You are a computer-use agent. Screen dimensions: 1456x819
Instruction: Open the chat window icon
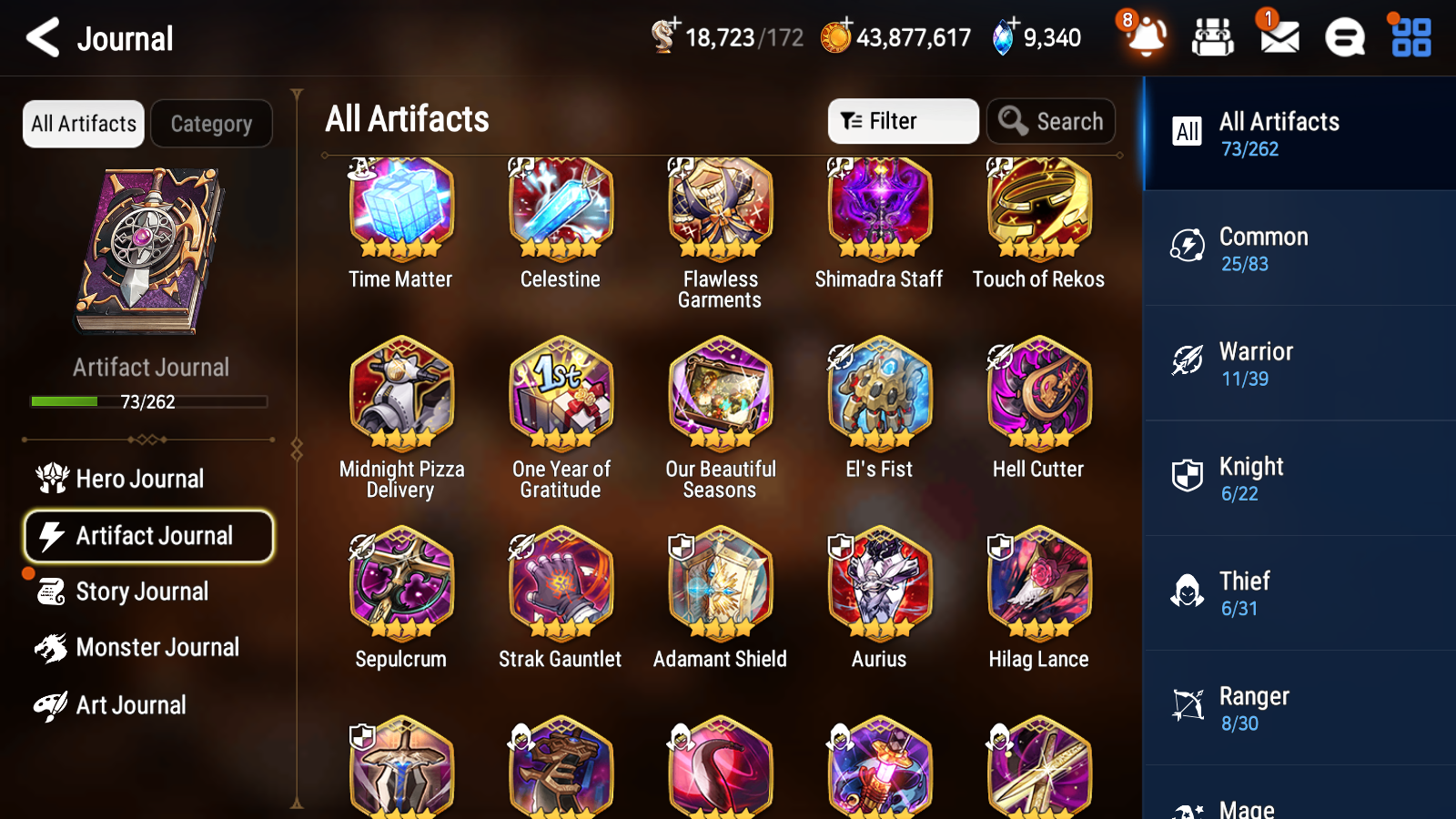(x=1343, y=38)
